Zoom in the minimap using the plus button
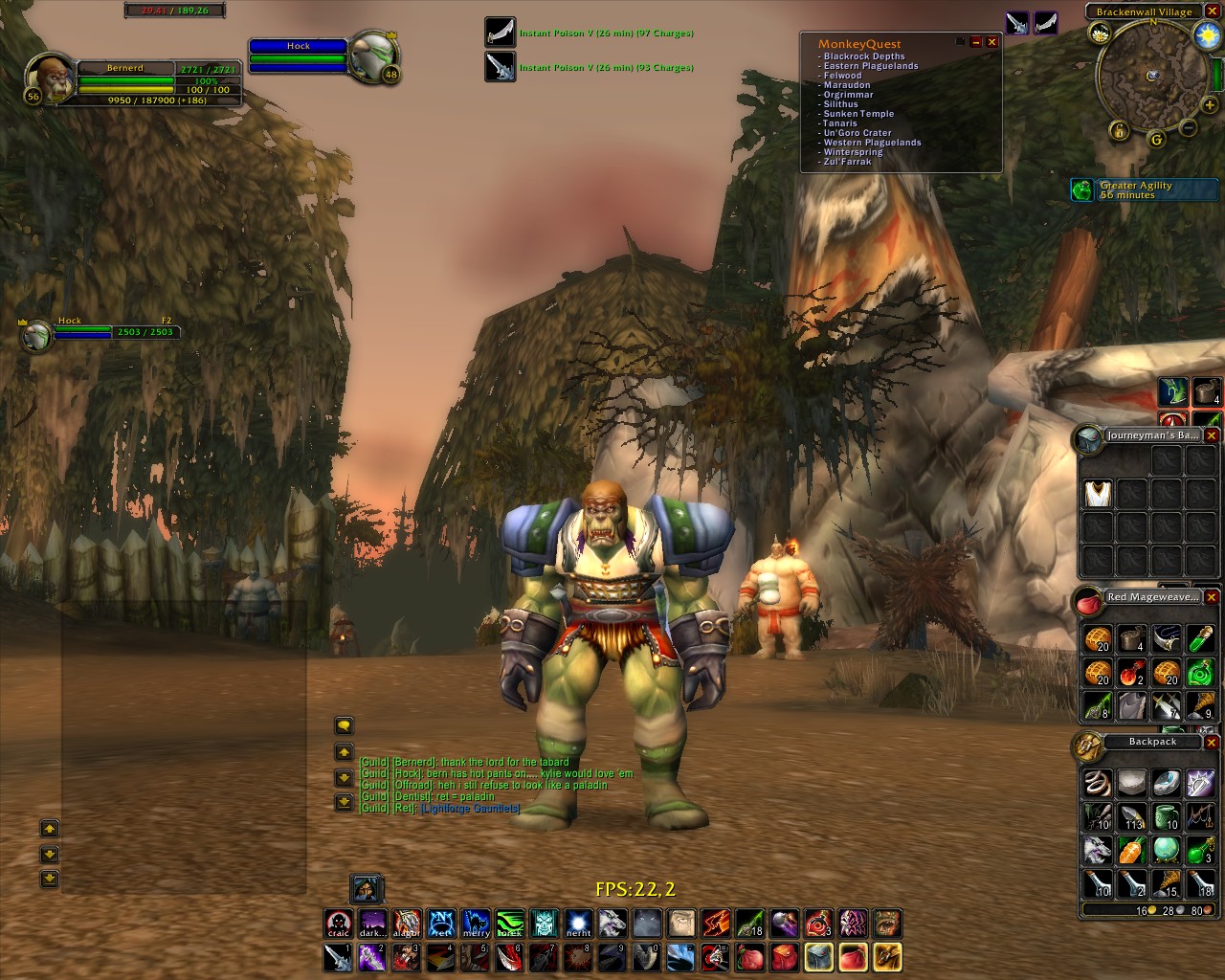The image size is (1225, 980). tap(1209, 105)
